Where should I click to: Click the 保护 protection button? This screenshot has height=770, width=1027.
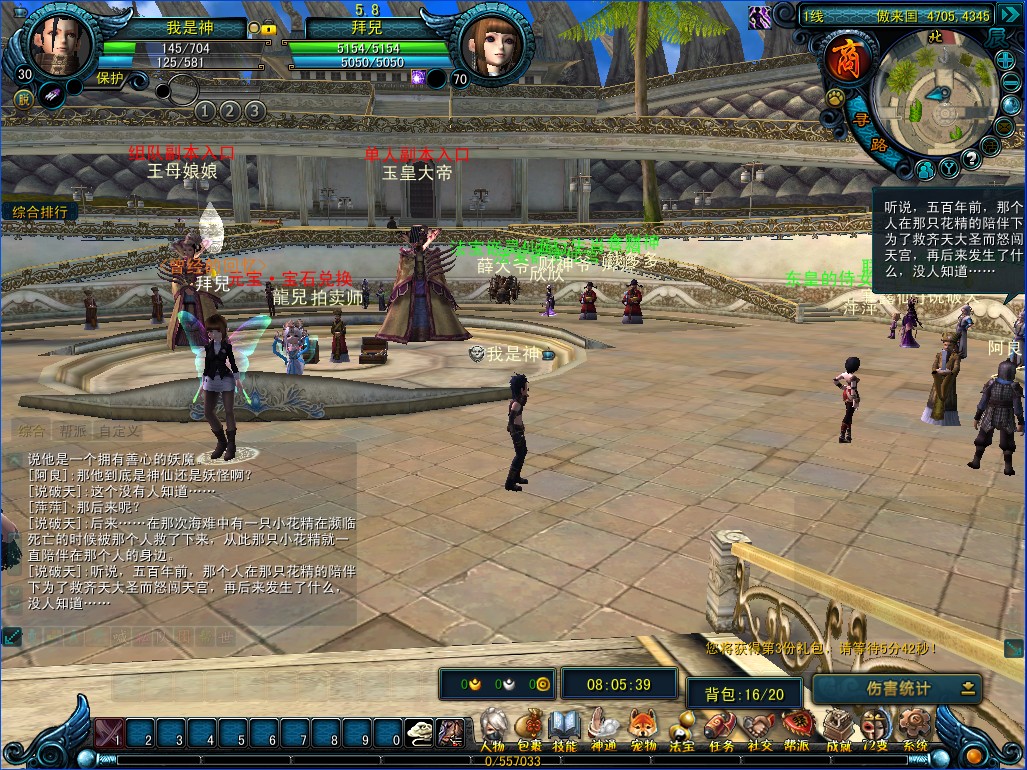click(110, 77)
